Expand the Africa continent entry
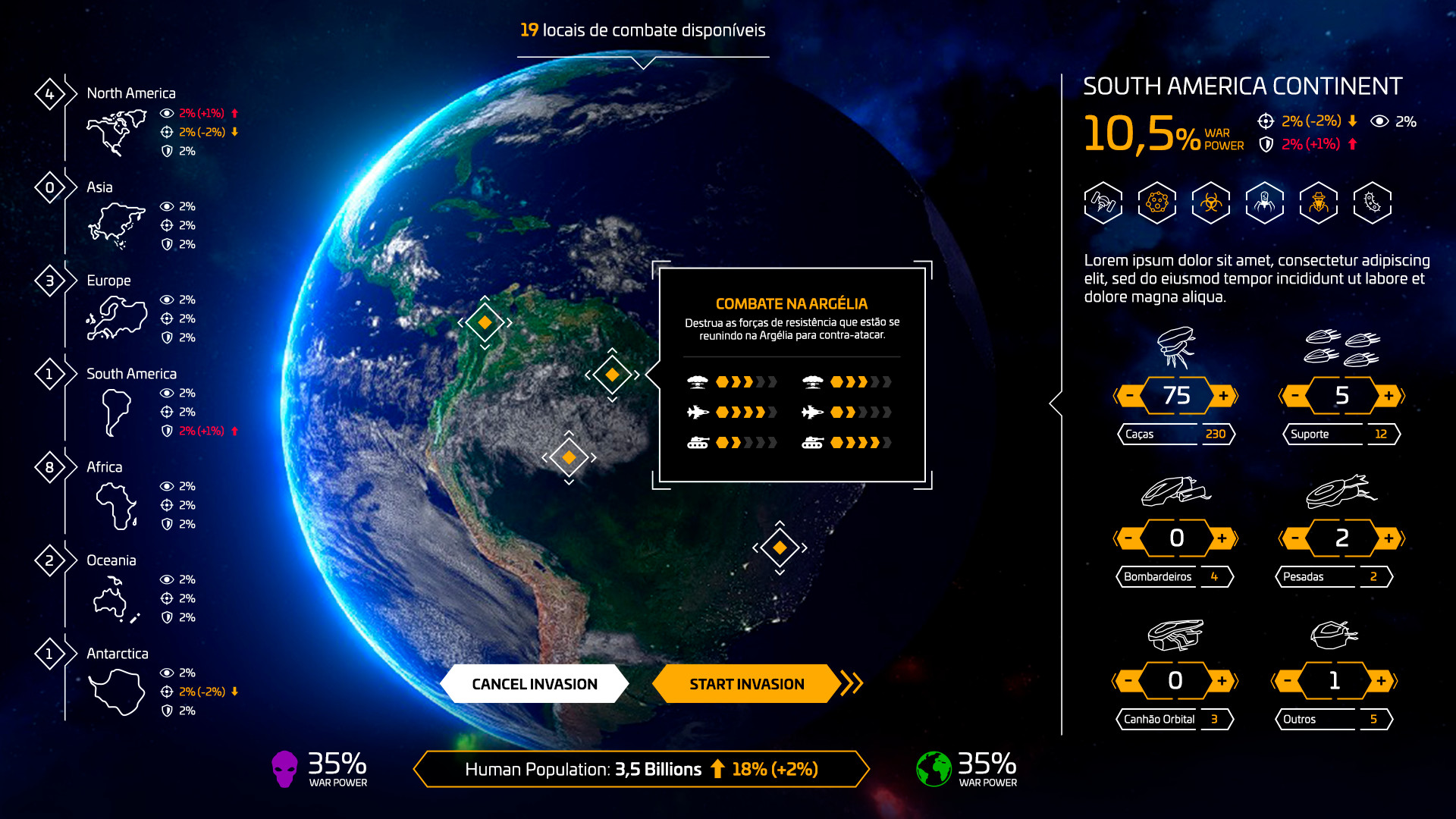 [105, 466]
